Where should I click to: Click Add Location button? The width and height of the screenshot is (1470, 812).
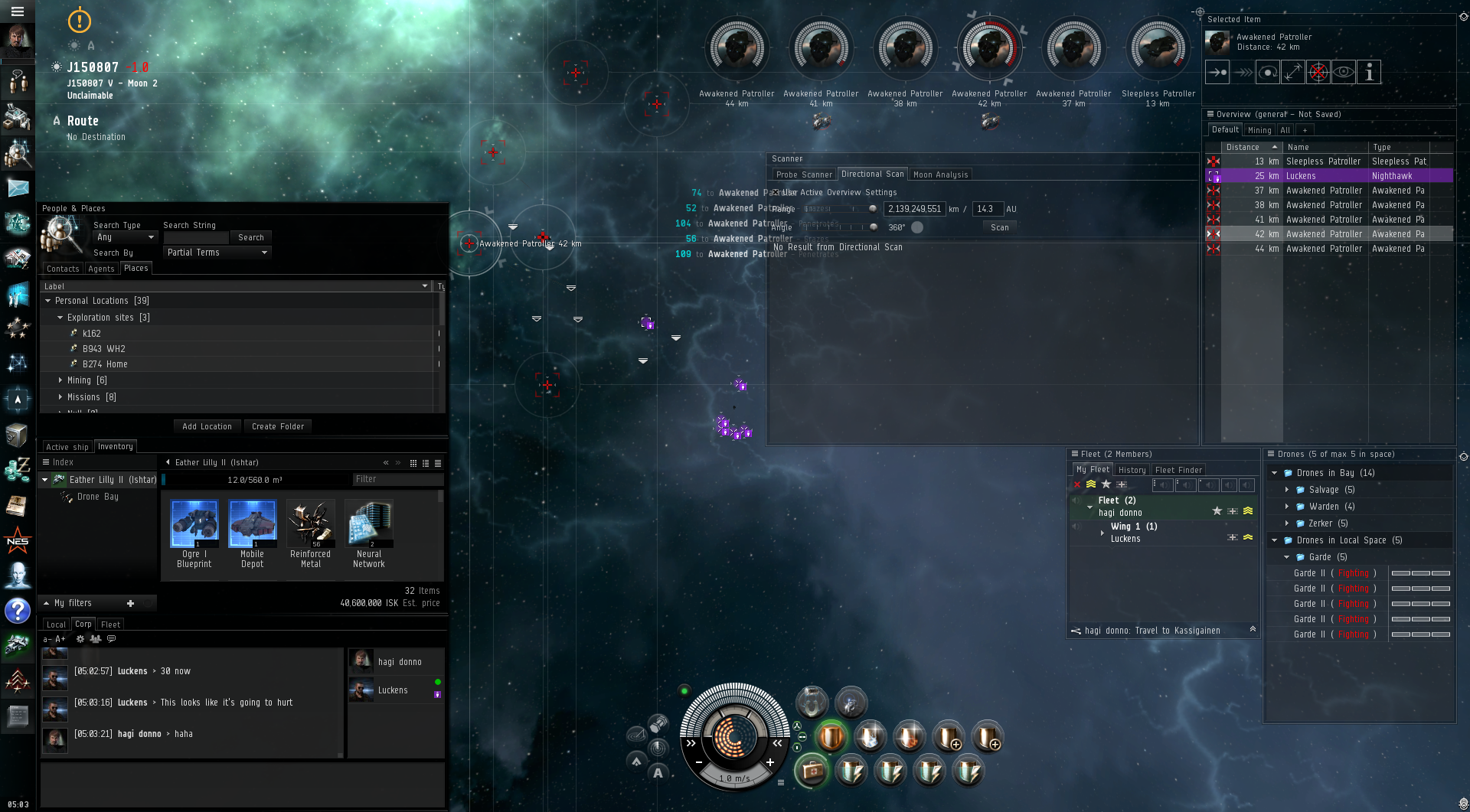[x=207, y=426]
